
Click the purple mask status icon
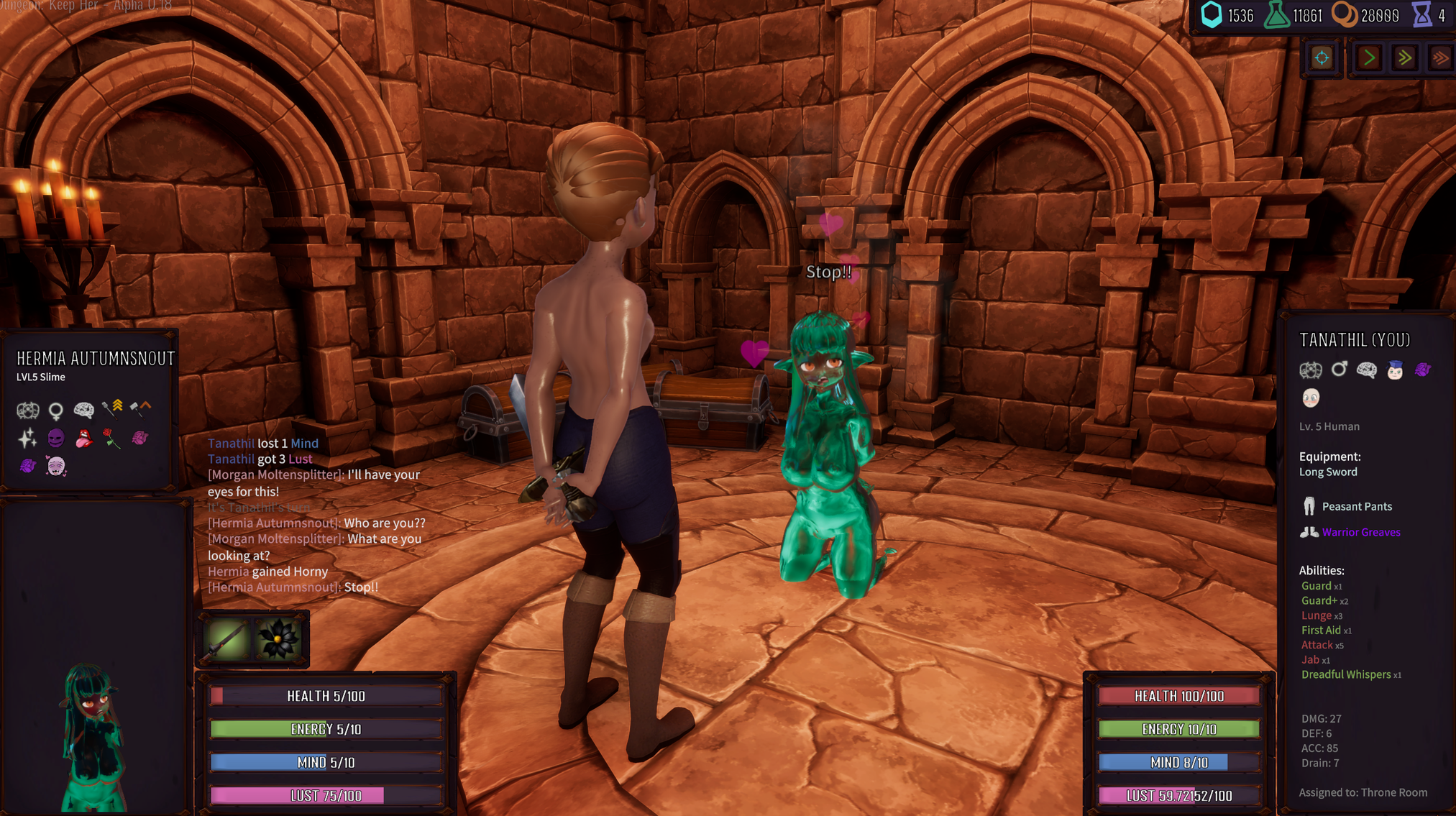[57, 438]
